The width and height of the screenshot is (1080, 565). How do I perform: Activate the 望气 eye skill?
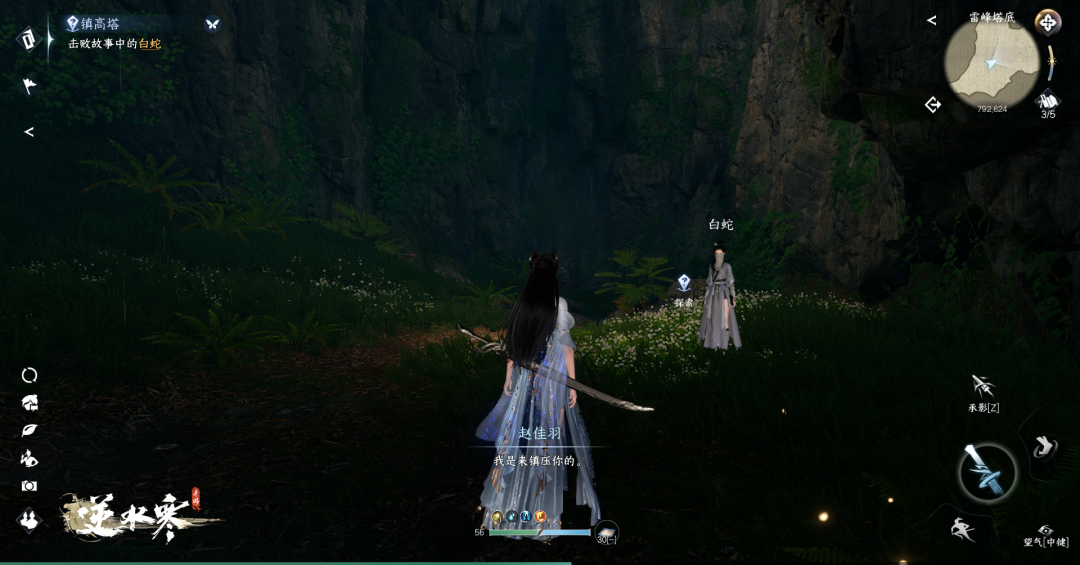tap(1046, 531)
